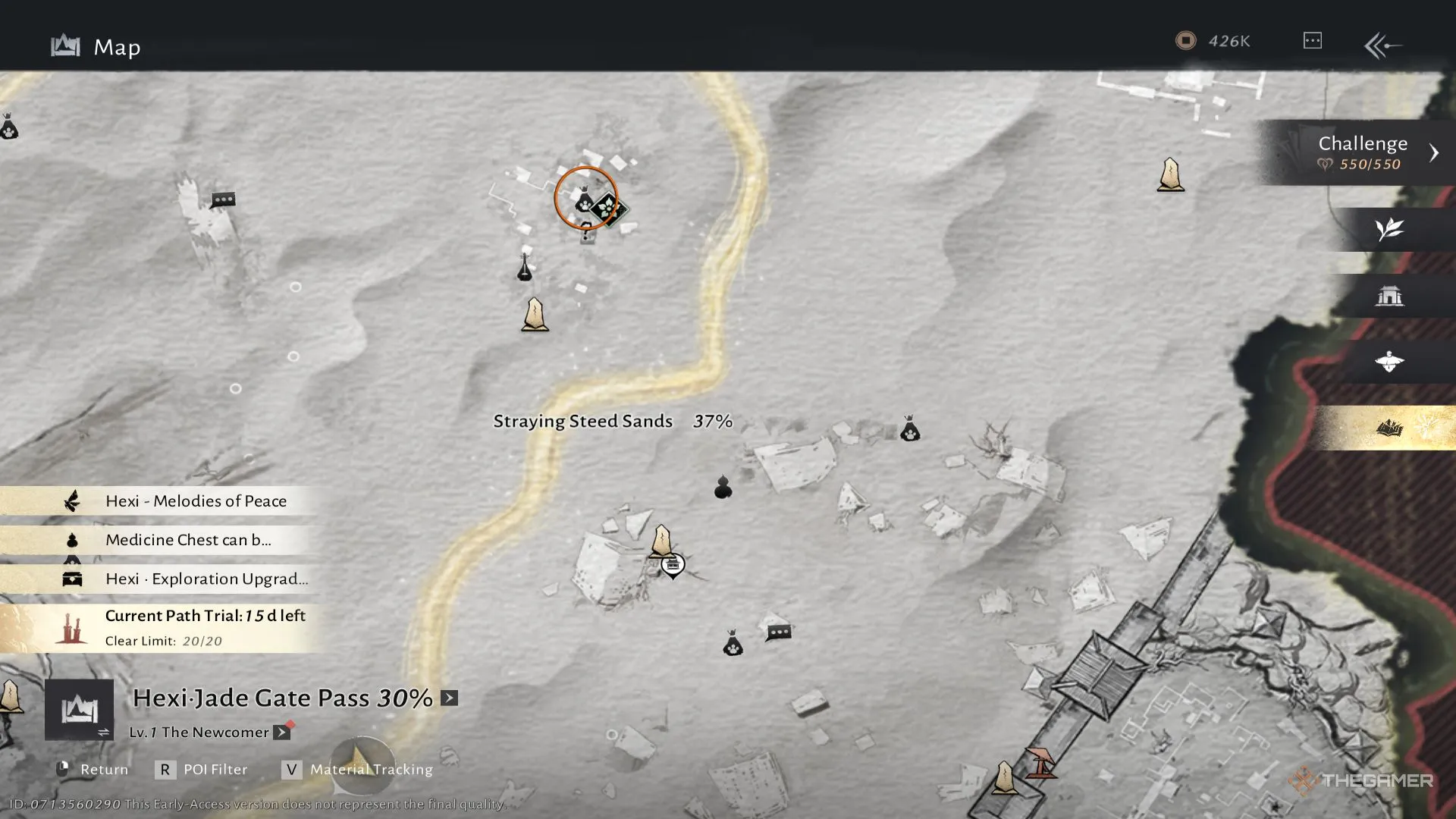This screenshot has width=1456, height=819.
Task: Select the stone stele marker at the top right
Action: click(x=1170, y=174)
